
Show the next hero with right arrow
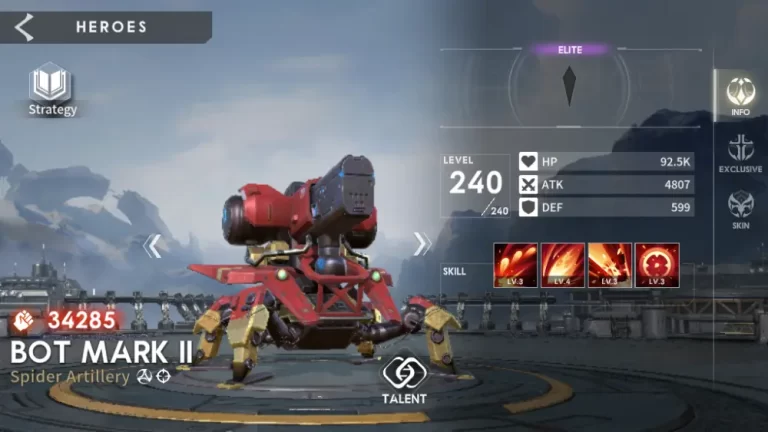(x=422, y=244)
